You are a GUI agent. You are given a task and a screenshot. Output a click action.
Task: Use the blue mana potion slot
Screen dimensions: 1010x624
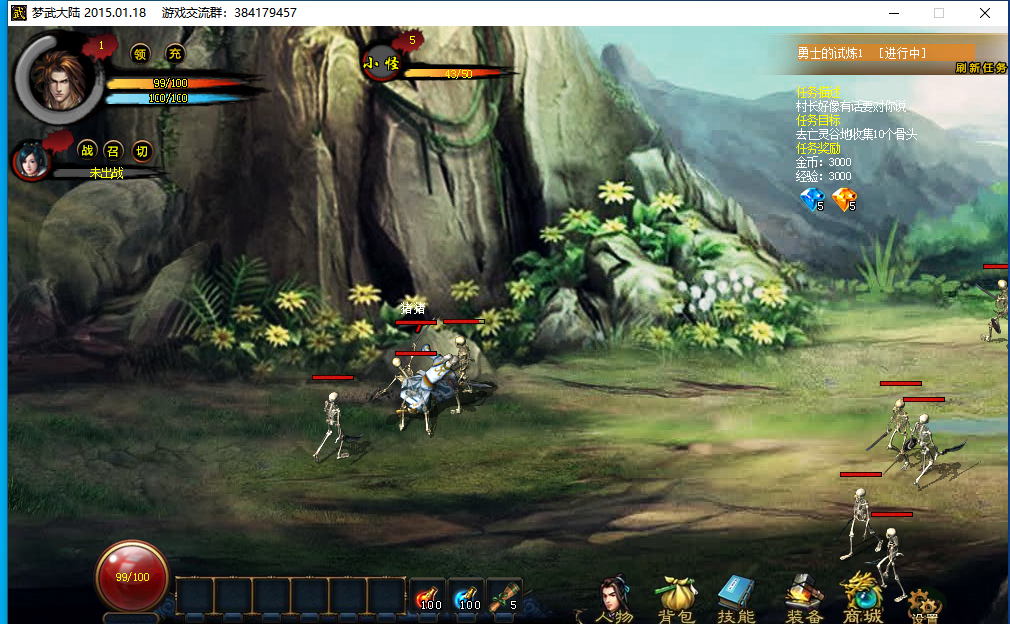(x=466, y=597)
